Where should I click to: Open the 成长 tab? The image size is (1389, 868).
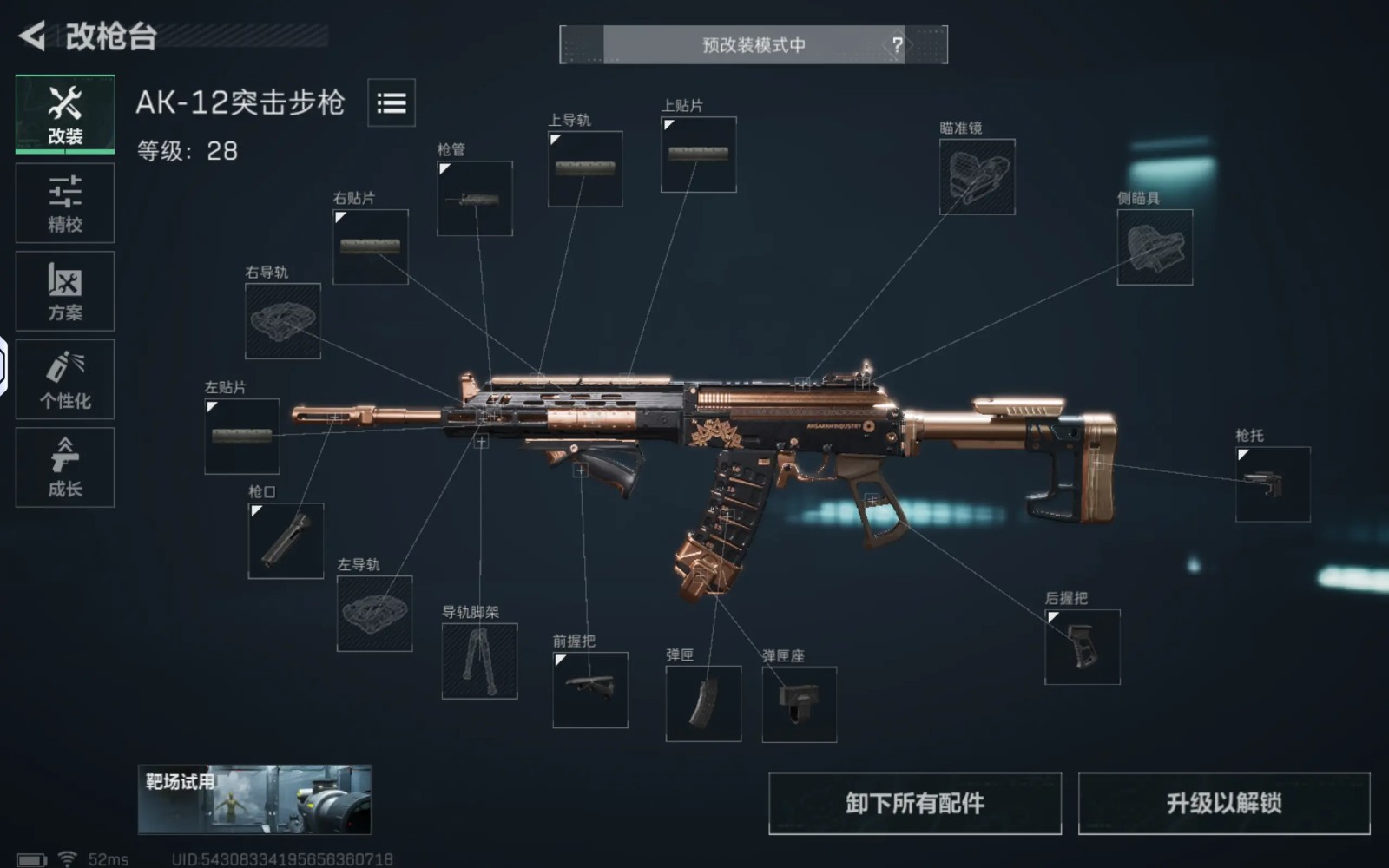click(65, 468)
